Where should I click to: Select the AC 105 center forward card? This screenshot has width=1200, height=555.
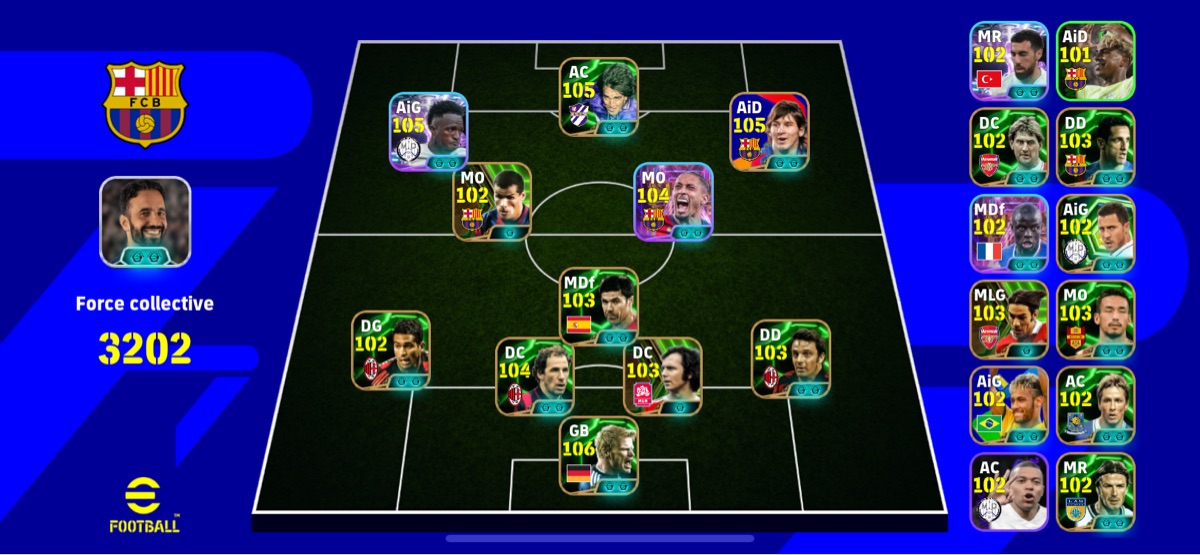click(598, 97)
